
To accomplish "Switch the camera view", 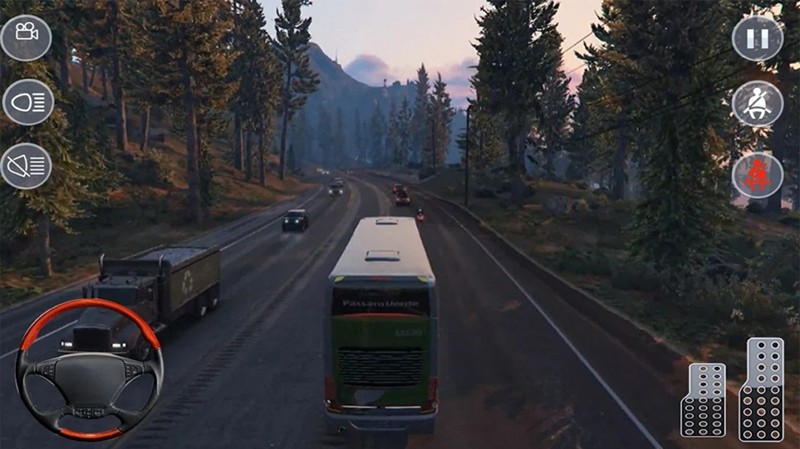I will (26, 38).
